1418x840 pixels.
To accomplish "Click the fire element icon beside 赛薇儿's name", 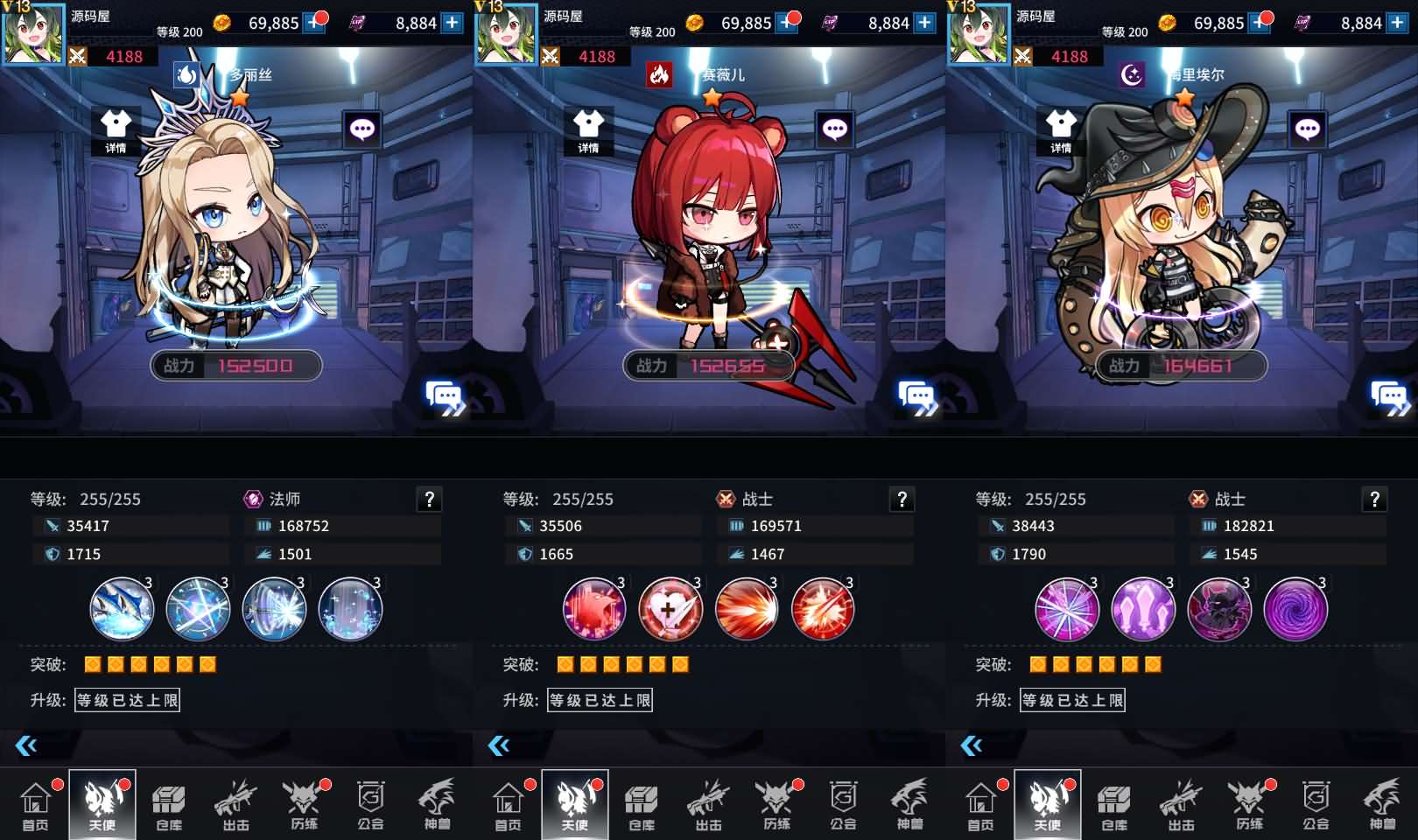I will (x=659, y=75).
